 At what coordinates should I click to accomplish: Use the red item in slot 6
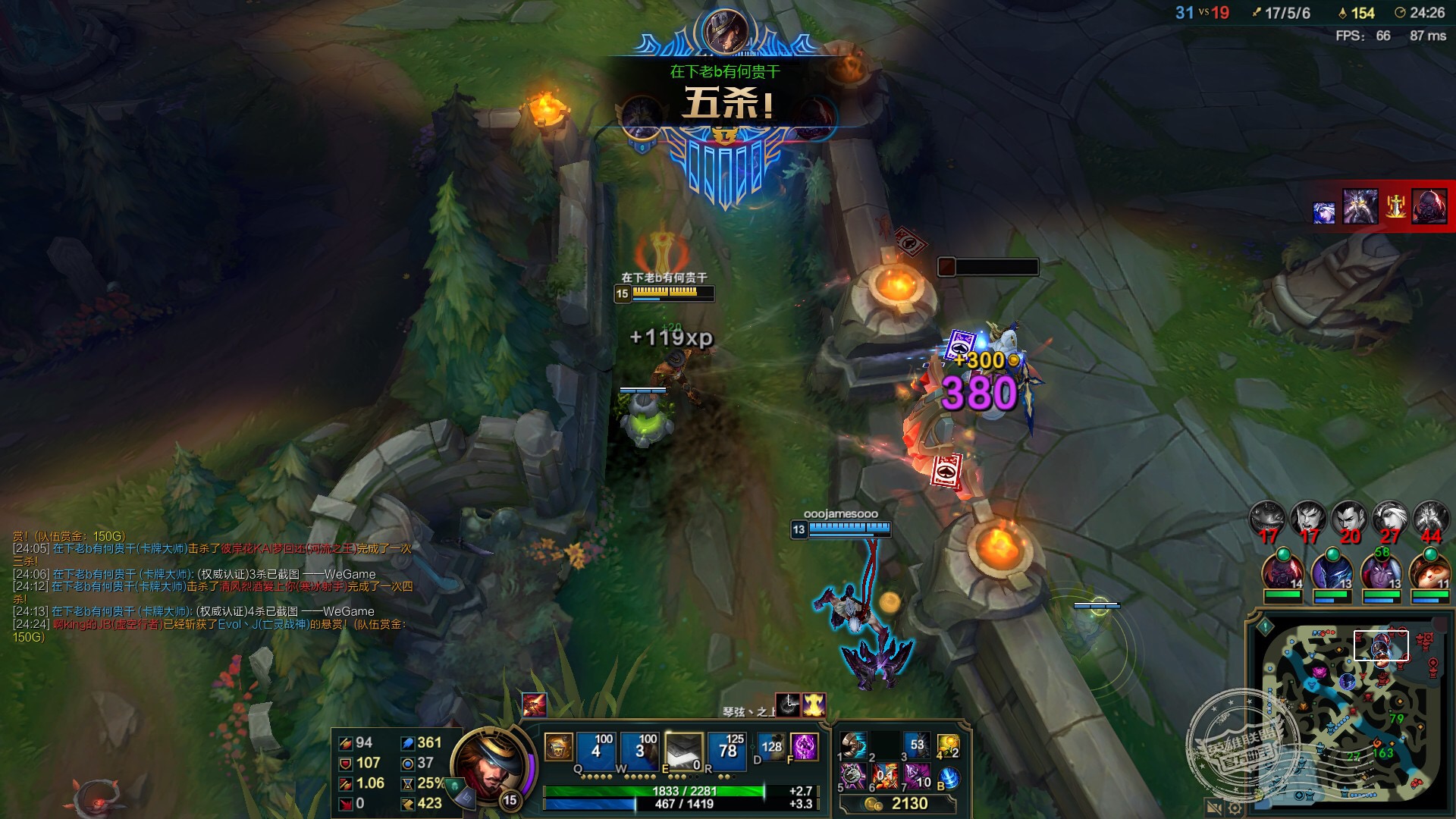tap(885, 776)
